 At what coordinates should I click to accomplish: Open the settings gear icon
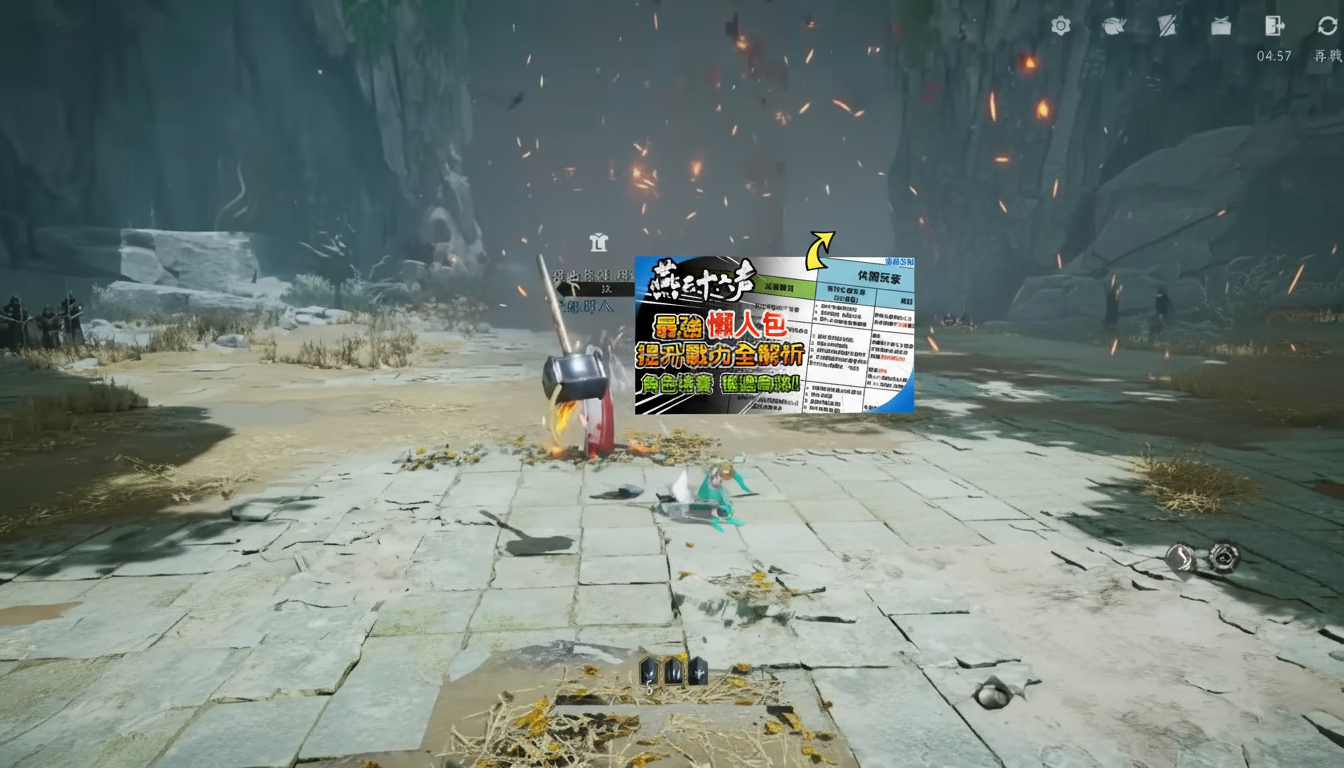click(x=1061, y=27)
